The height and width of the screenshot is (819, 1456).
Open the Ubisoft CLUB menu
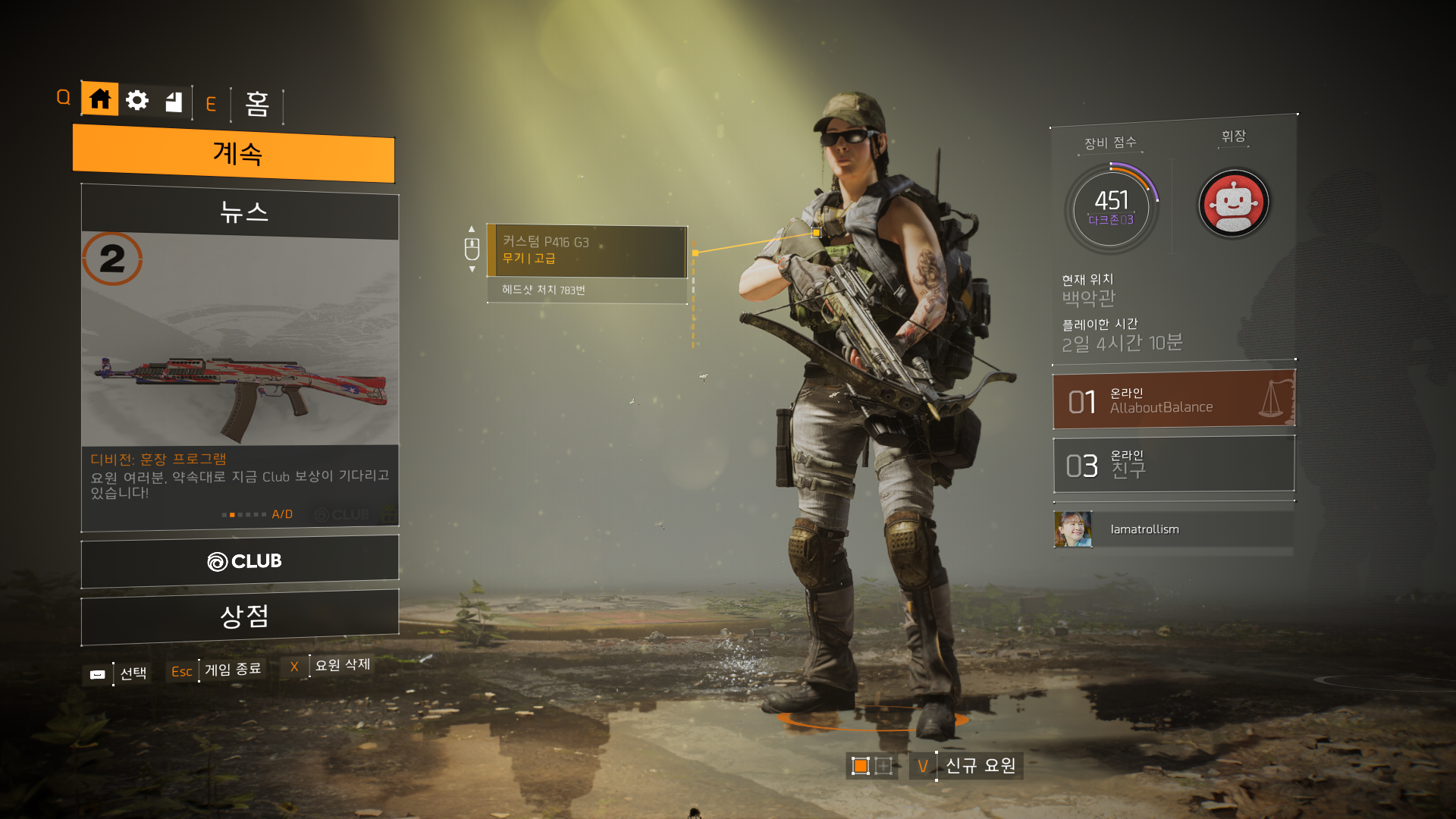(x=240, y=561)
